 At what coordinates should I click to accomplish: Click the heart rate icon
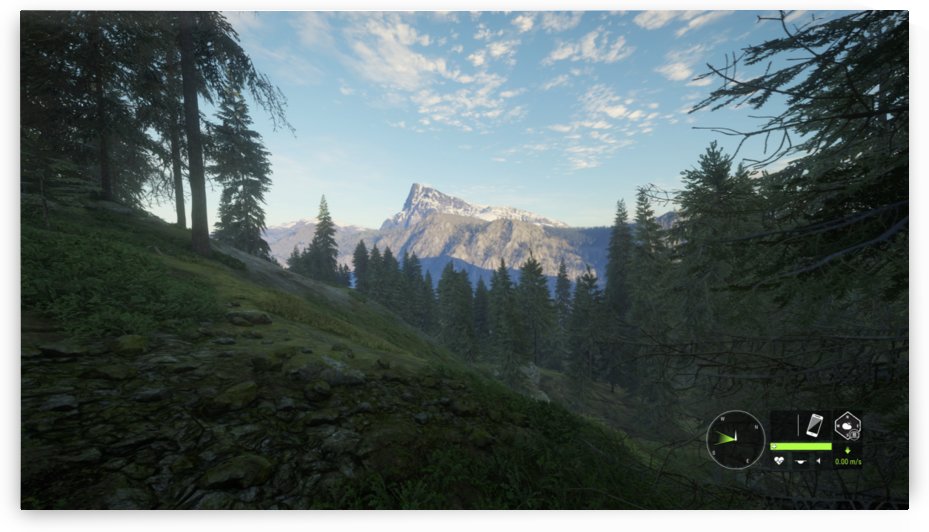tap(779, 461)
